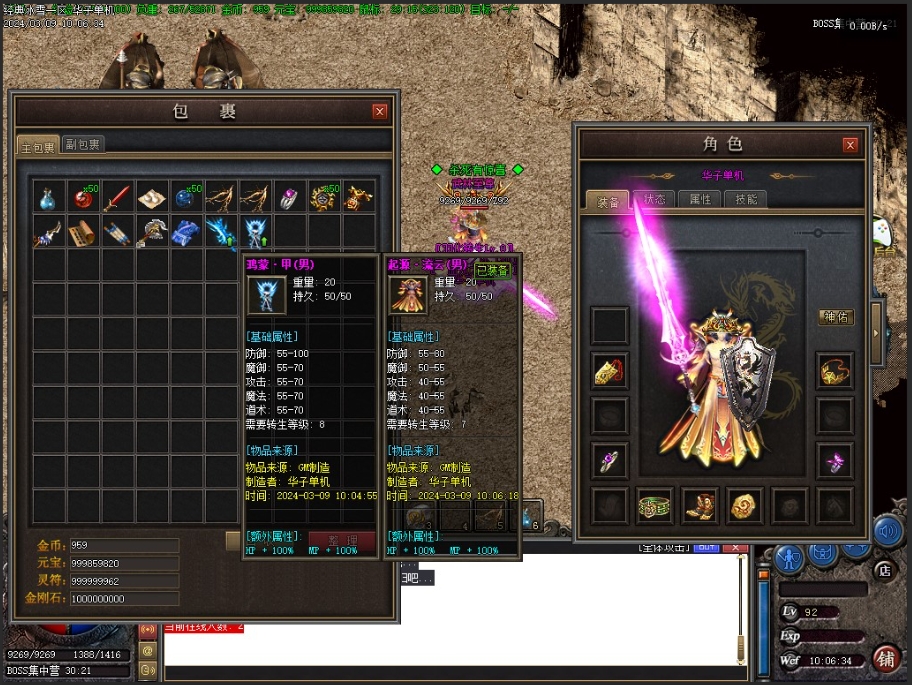The image size is (912, 685).
Task: Pick the red sword in the bag
Action: (118, 197)
